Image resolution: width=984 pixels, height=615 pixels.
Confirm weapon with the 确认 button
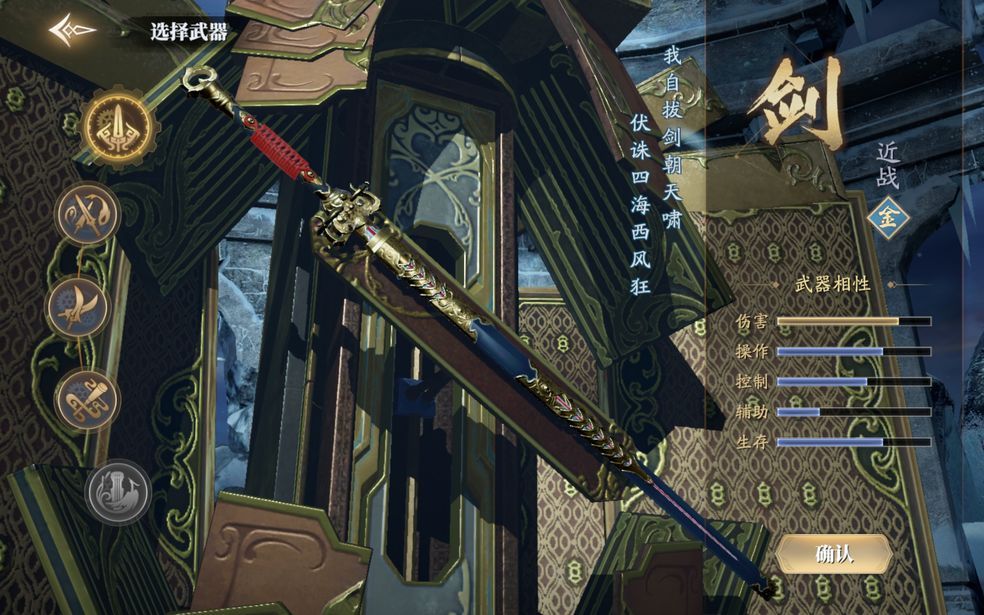pos(834,553)
